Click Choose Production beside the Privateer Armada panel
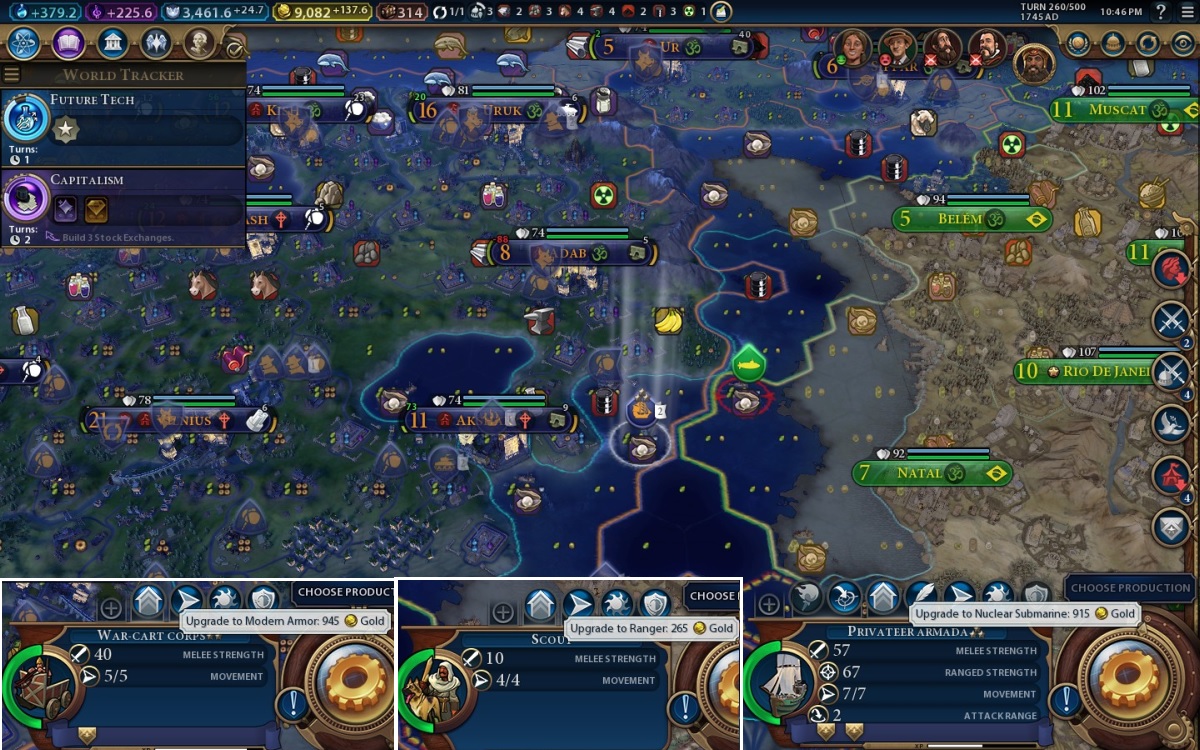The width and height of the screenshot is (1200, 750). [1130, 588]
